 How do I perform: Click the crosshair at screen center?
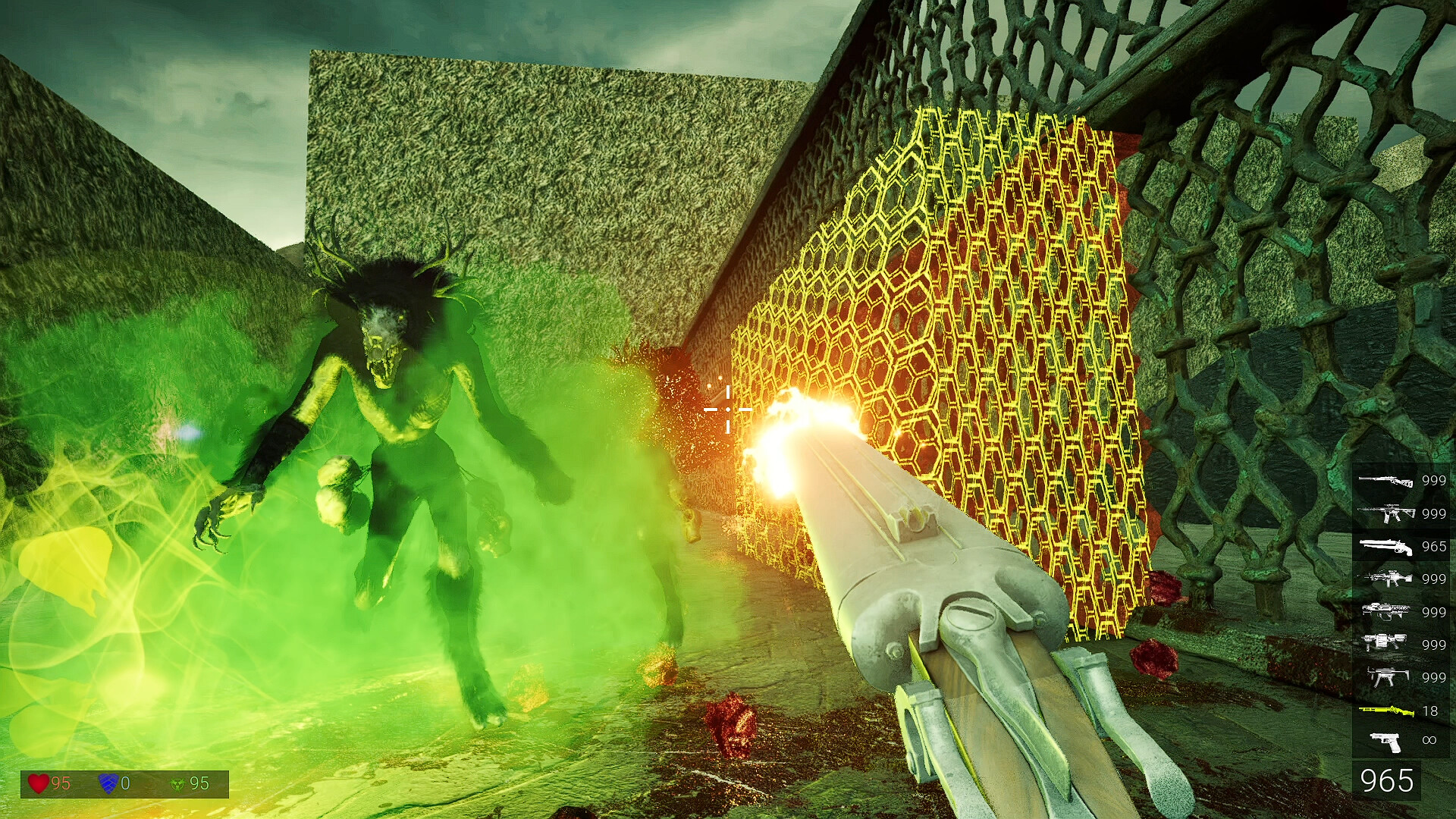726,408
